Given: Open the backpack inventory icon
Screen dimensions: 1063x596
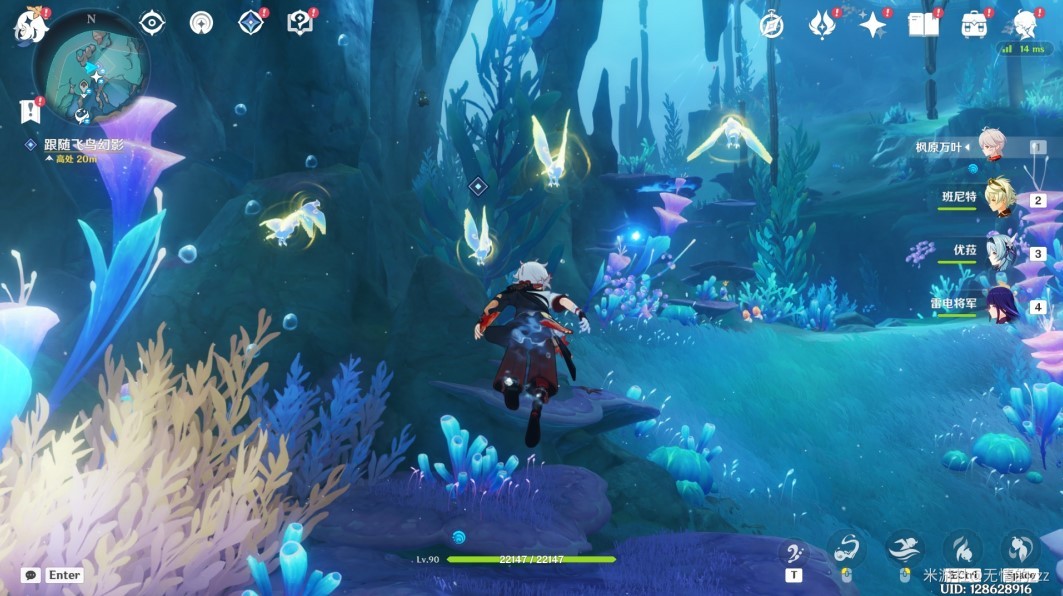Looking at the screenshot, I should [974, 25].
